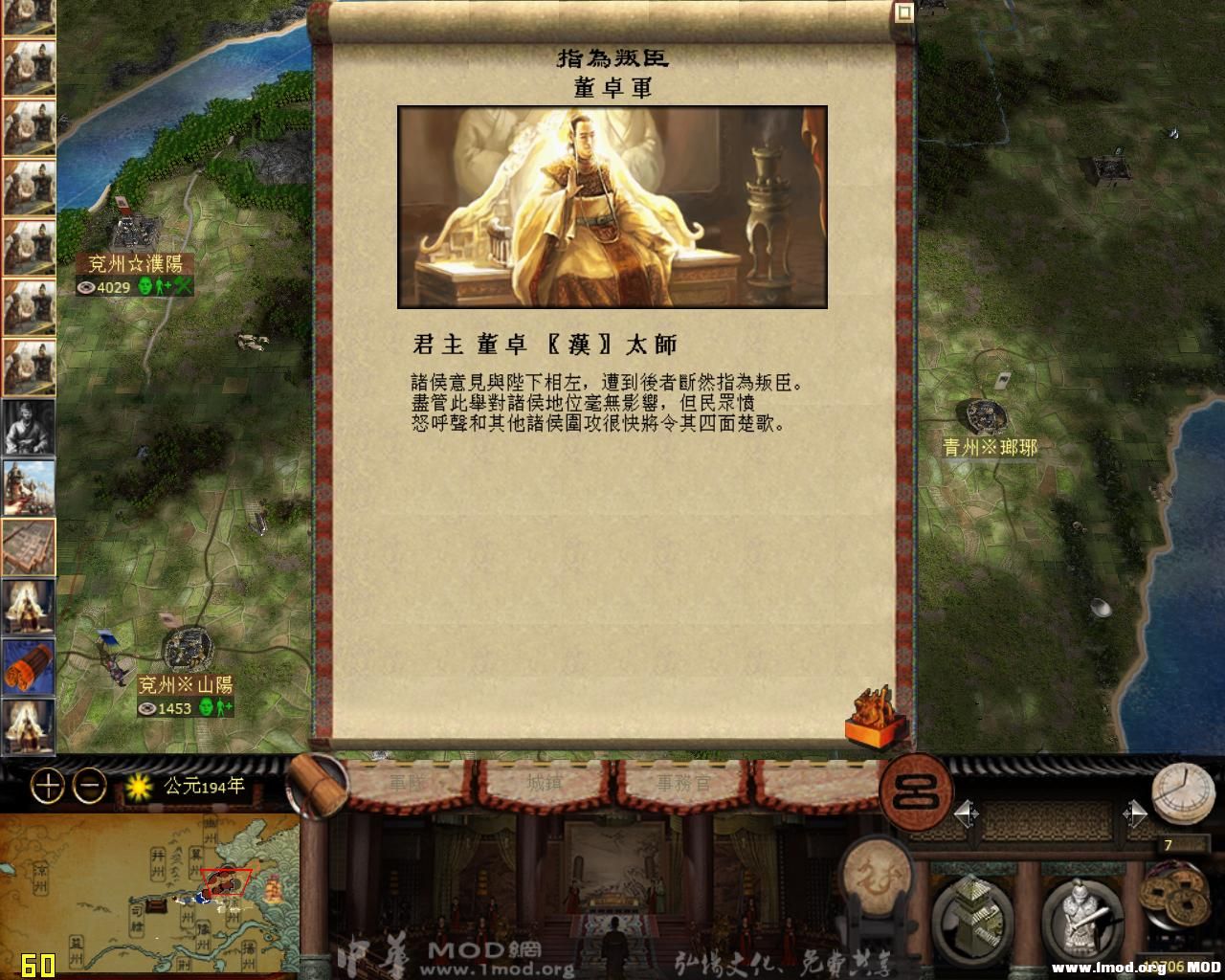1225x980 pixels.
Task: Click the right arrow near the sundial
Action: 1135,812
